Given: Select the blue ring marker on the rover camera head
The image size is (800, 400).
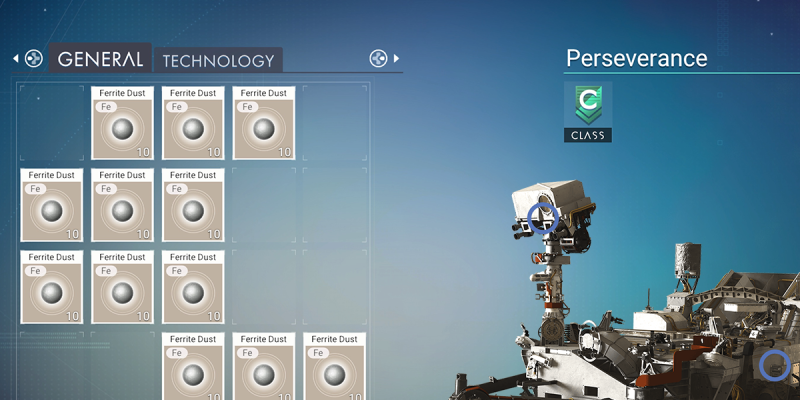Looking at the screenshot, I should pos(543,217).
